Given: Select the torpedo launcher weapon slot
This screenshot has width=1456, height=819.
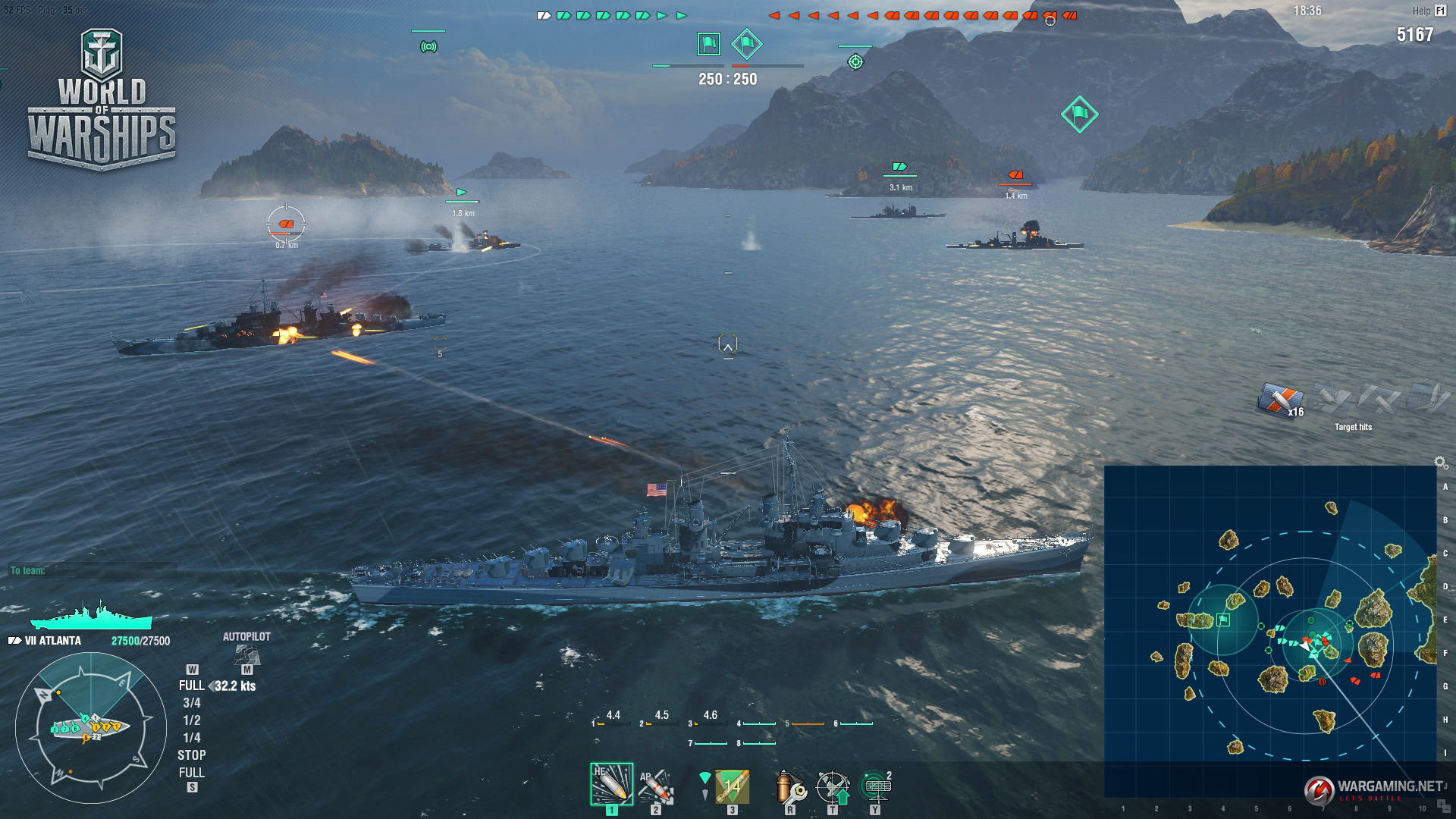Looking at the screenshot, I should pyautogui.click(x=732, y=786).
